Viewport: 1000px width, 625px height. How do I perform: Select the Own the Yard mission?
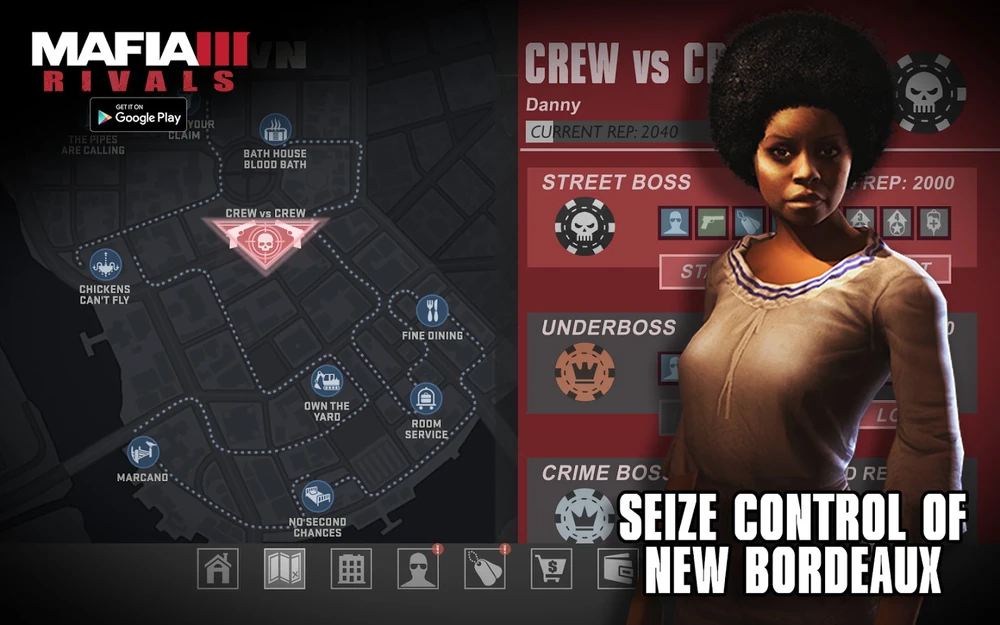327,381
